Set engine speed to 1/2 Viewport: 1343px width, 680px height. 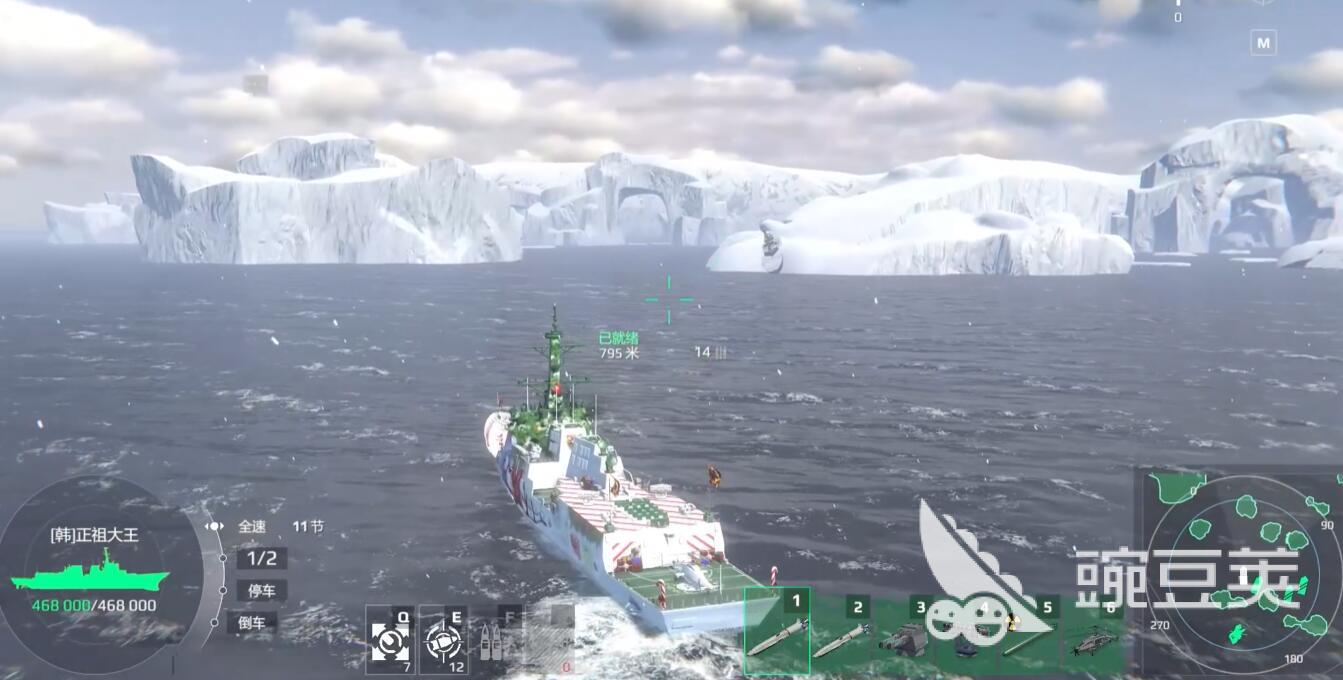261,558
